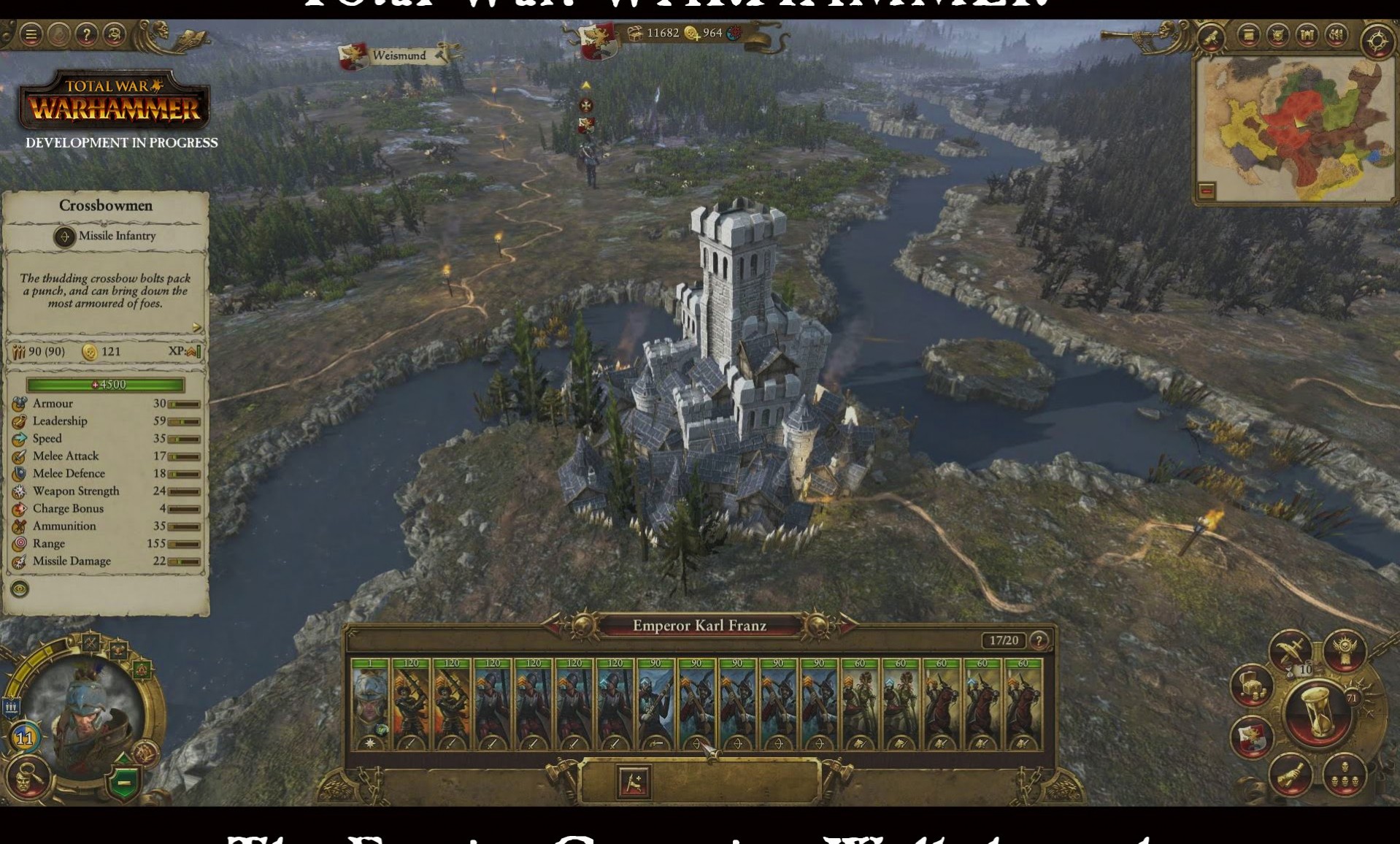Screen dimensions: 1400x844
Task: Collapse the minimap with the minus button
Action: click(1207, 191)
